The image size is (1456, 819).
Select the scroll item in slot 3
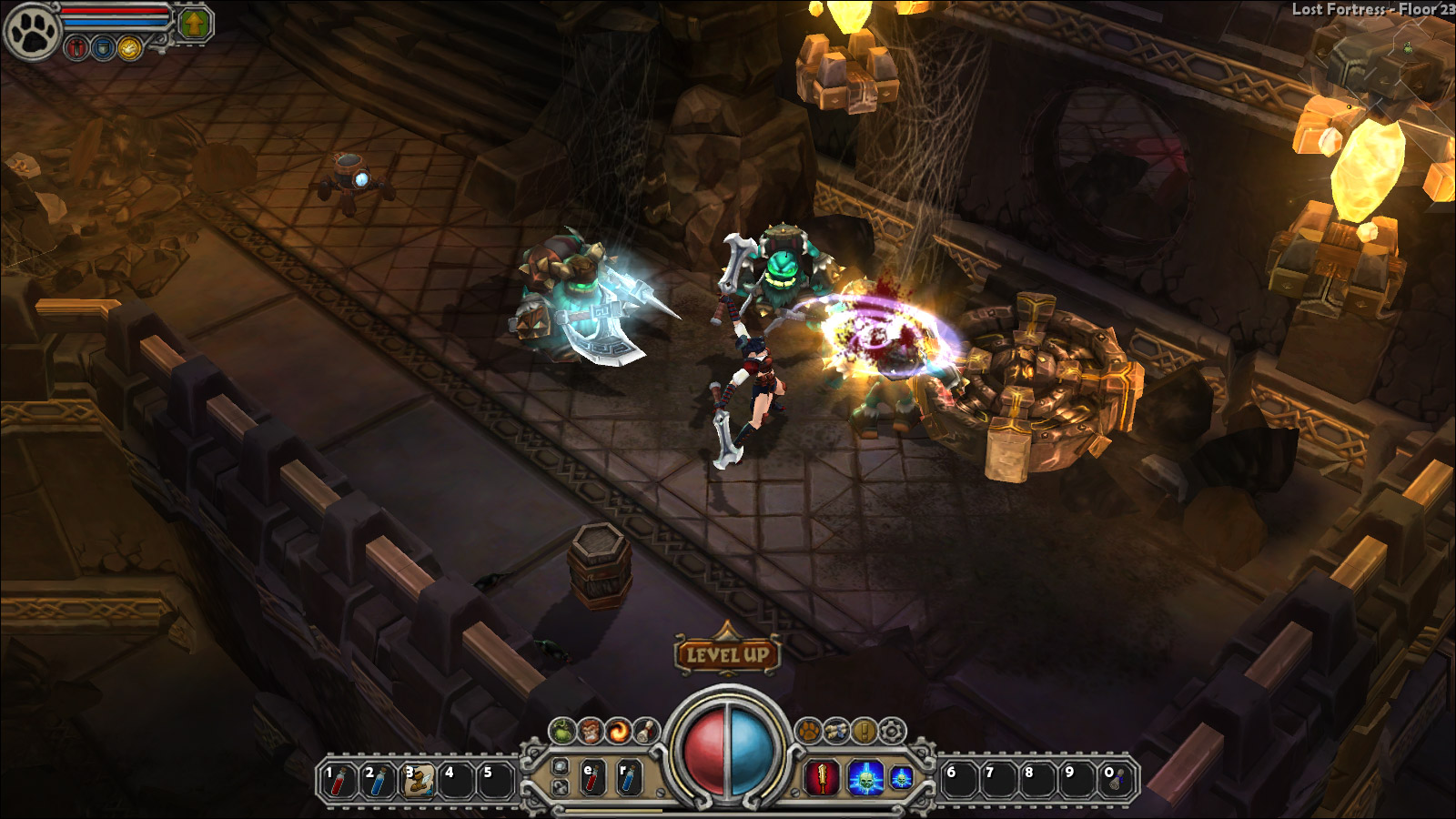pyautogui.click(x=418, y=780)
